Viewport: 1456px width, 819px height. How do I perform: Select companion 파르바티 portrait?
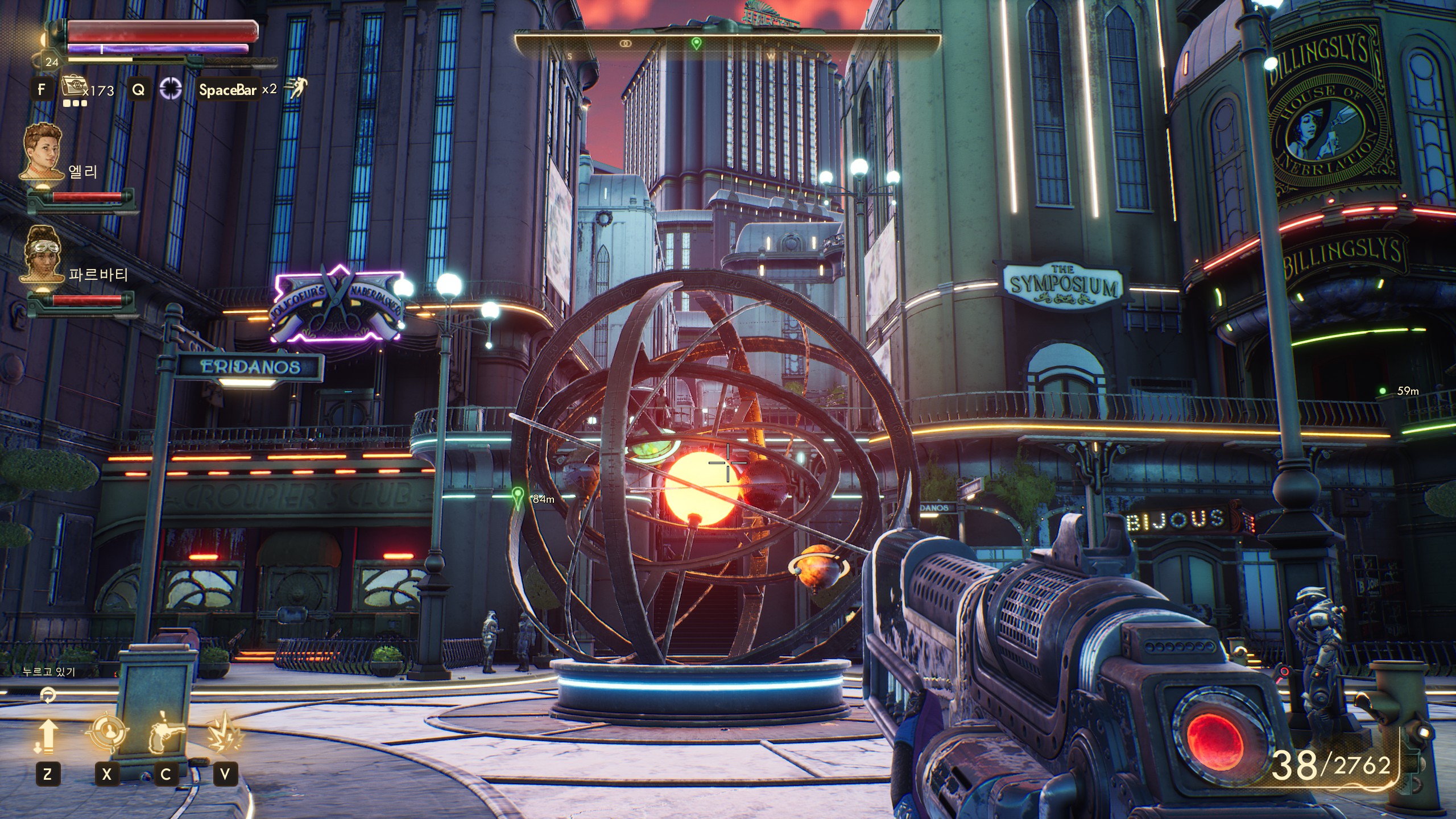pyautogui.click(x=43, y=254)
